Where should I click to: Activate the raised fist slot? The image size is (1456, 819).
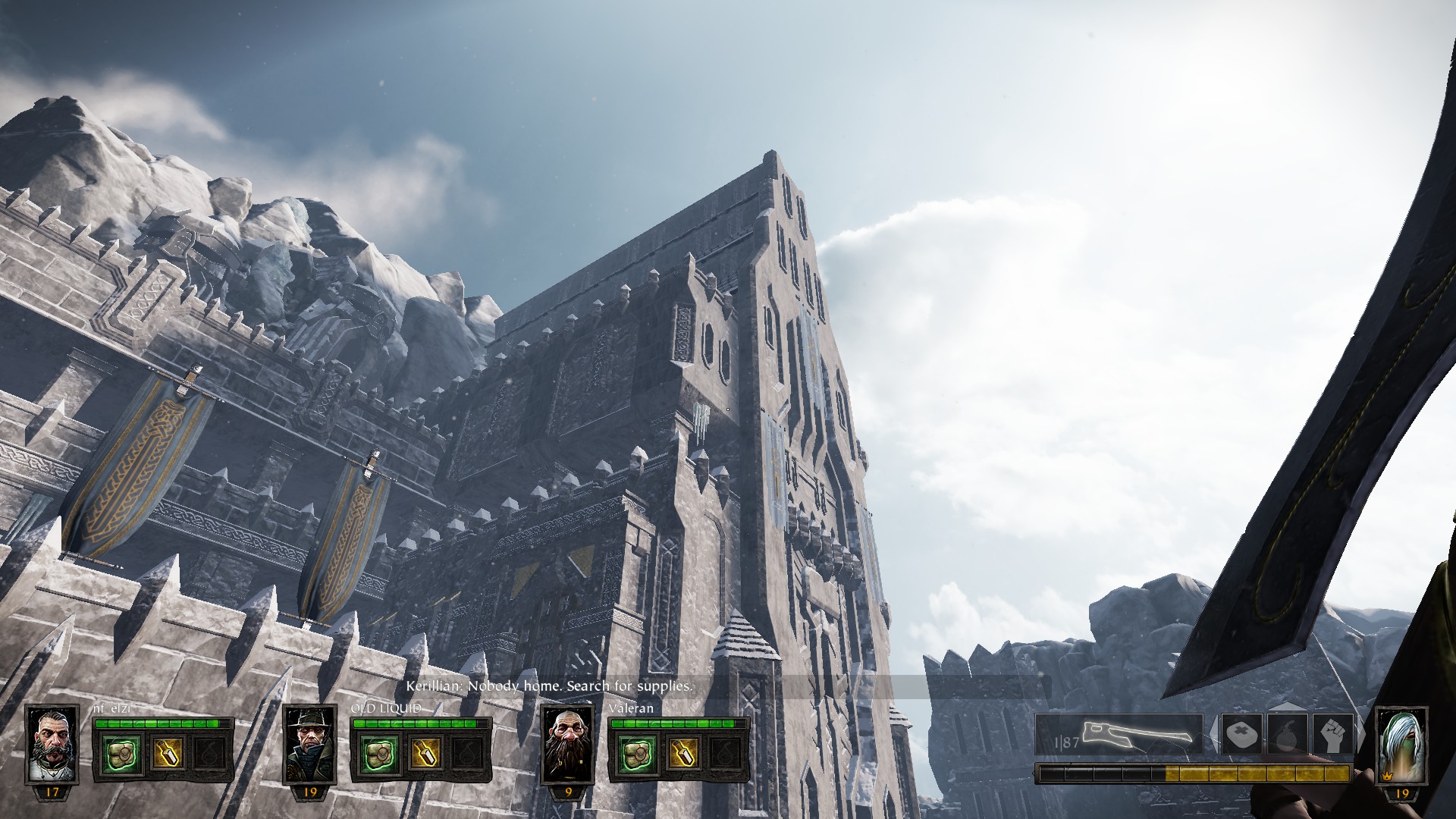[1335, 734]
